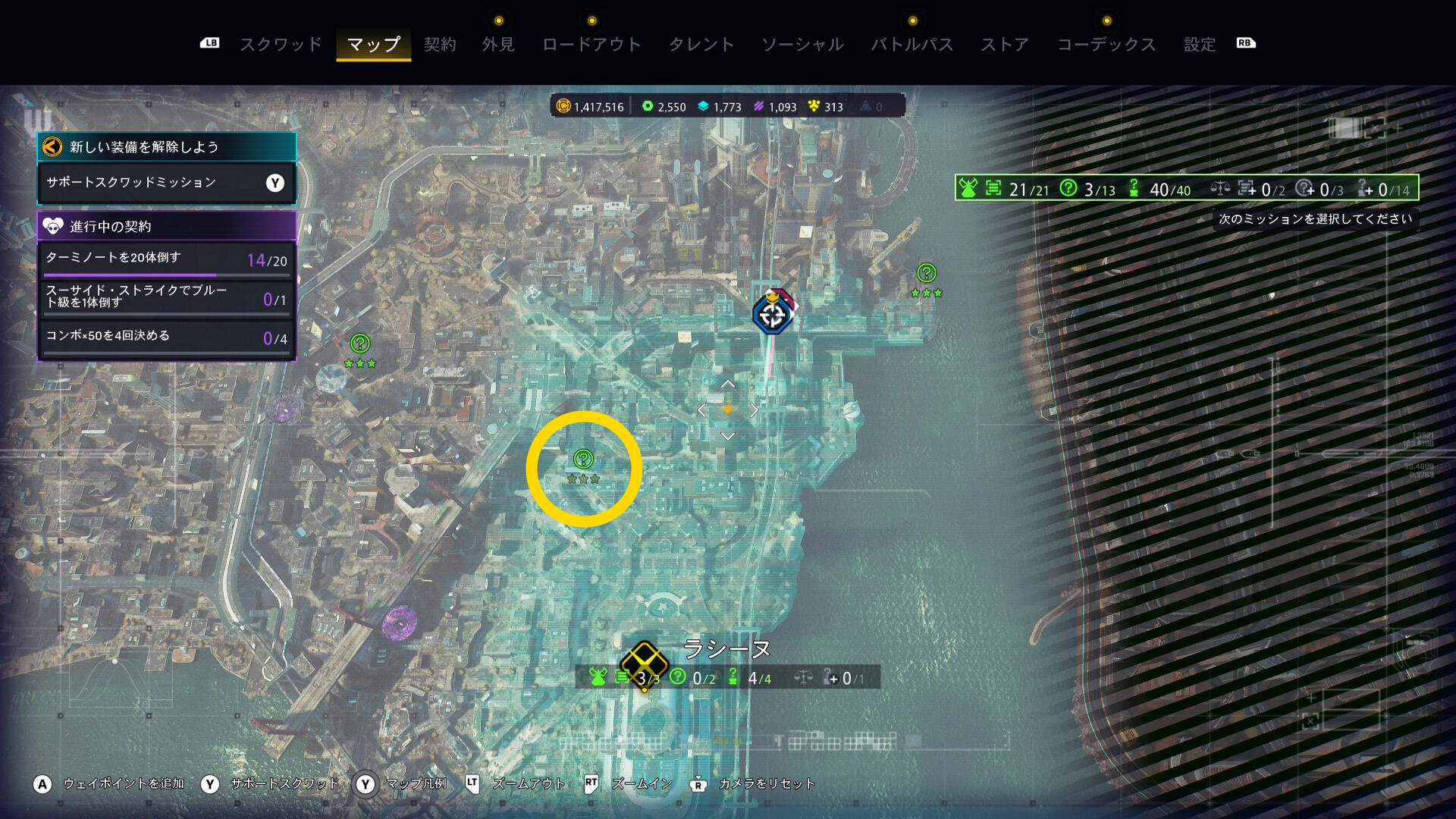Go to the タレント tab

[701, 44]
